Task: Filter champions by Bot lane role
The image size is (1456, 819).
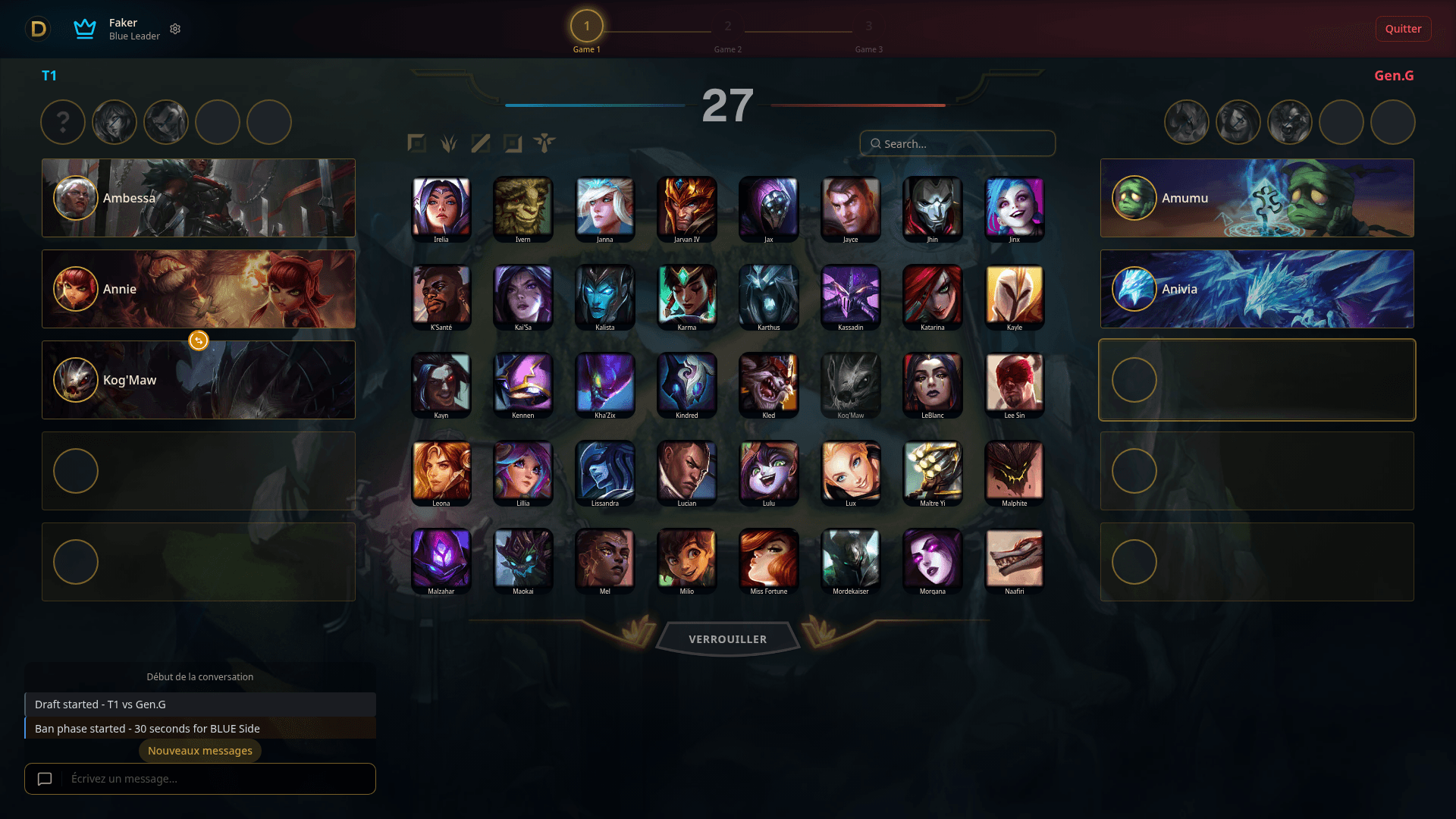Action: 512,143
